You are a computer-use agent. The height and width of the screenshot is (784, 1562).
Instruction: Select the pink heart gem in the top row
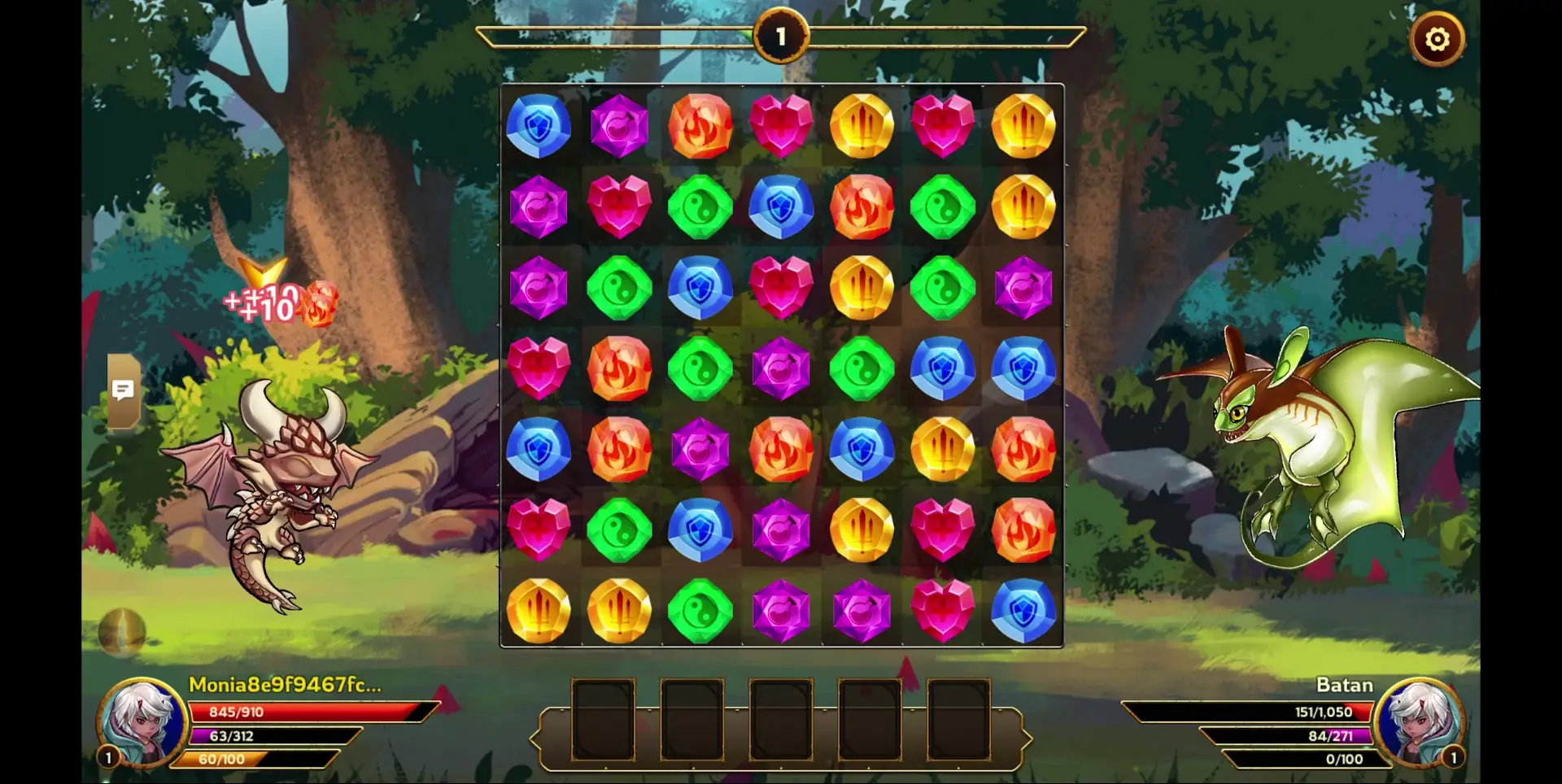[x=781, y=124]
